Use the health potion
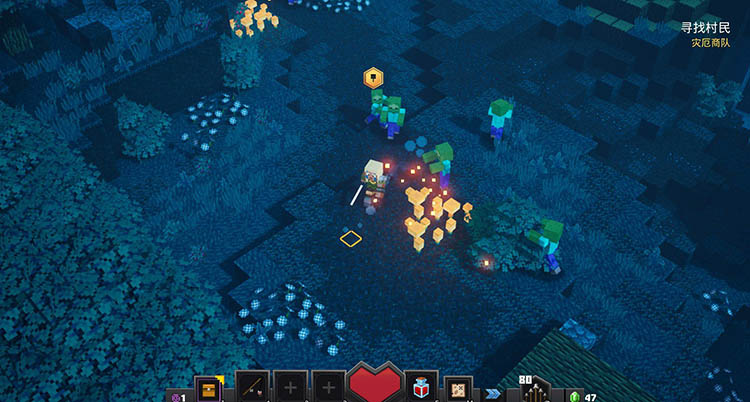The width and height of the screenshot is (750, 402). point(421,388)
